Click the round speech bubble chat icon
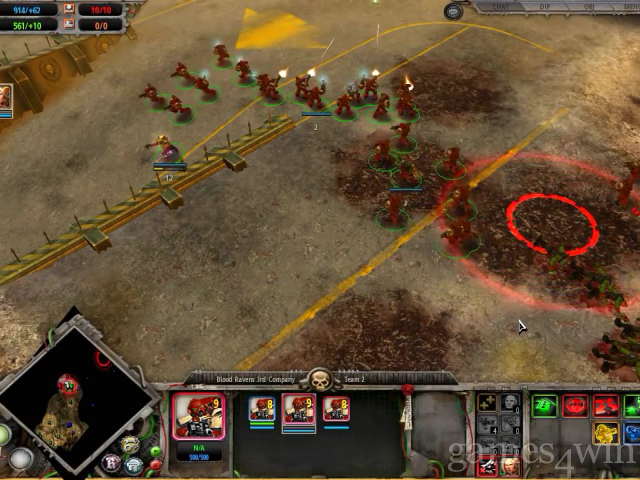This screenshot has height=480, width=640. pos(455,11)
